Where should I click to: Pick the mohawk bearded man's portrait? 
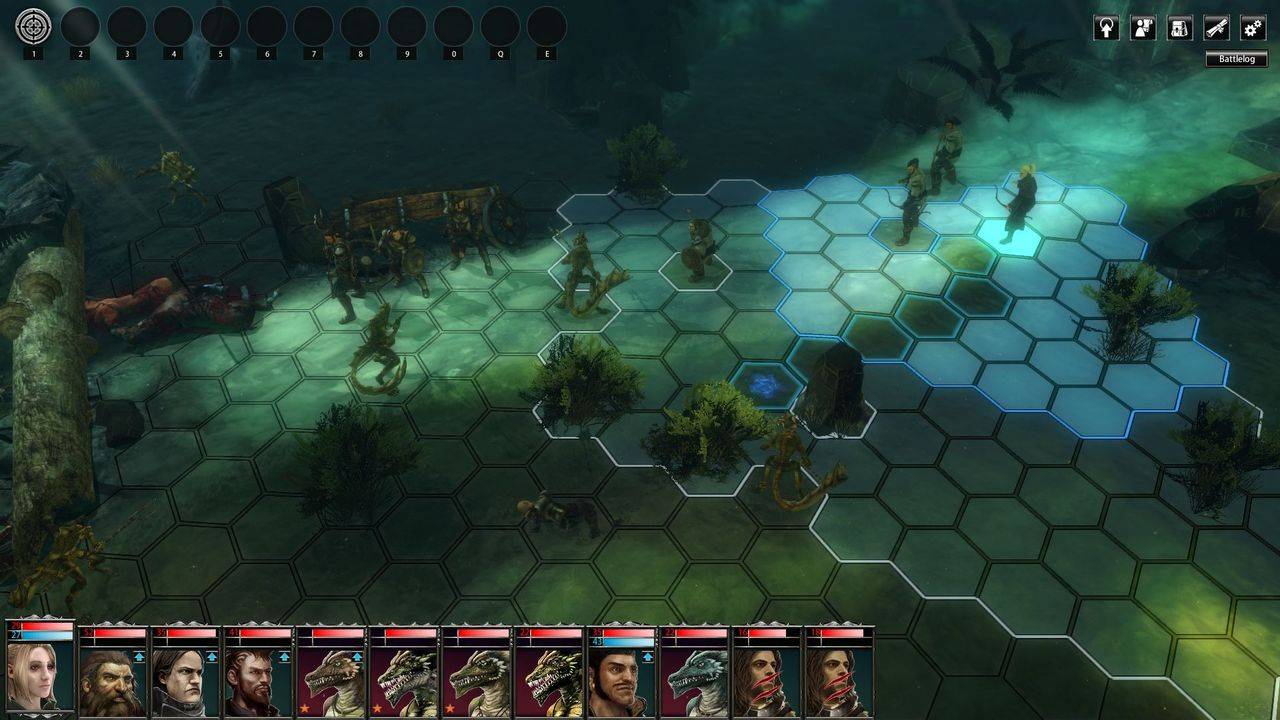257,680
